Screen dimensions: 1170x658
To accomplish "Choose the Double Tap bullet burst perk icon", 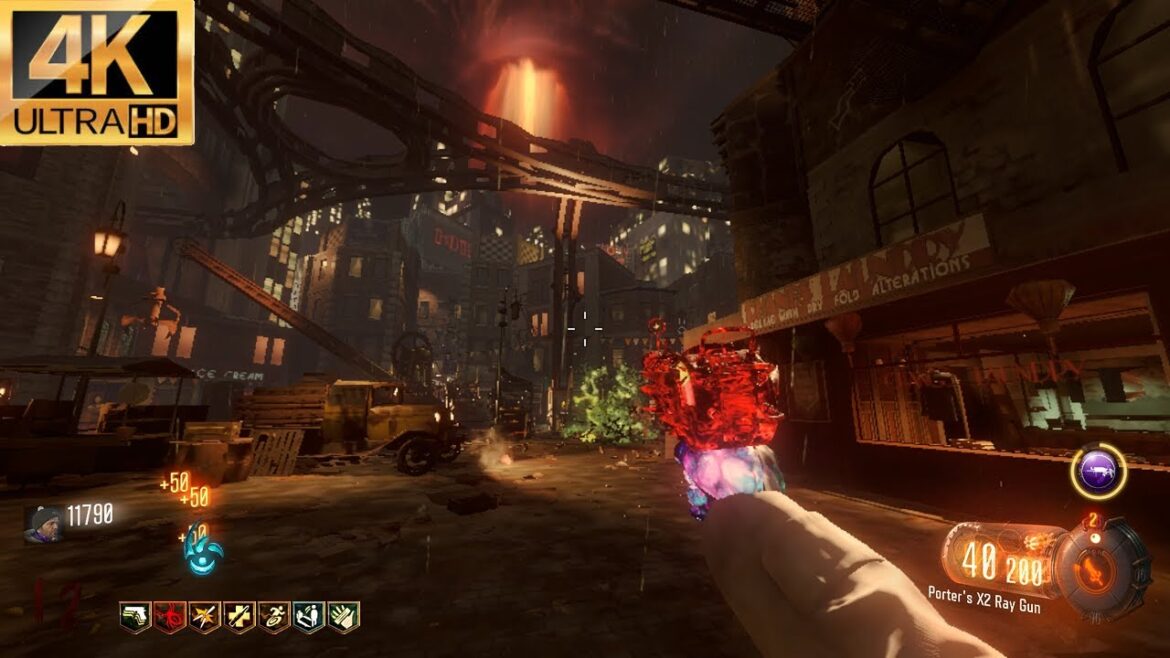I will 204,616.
